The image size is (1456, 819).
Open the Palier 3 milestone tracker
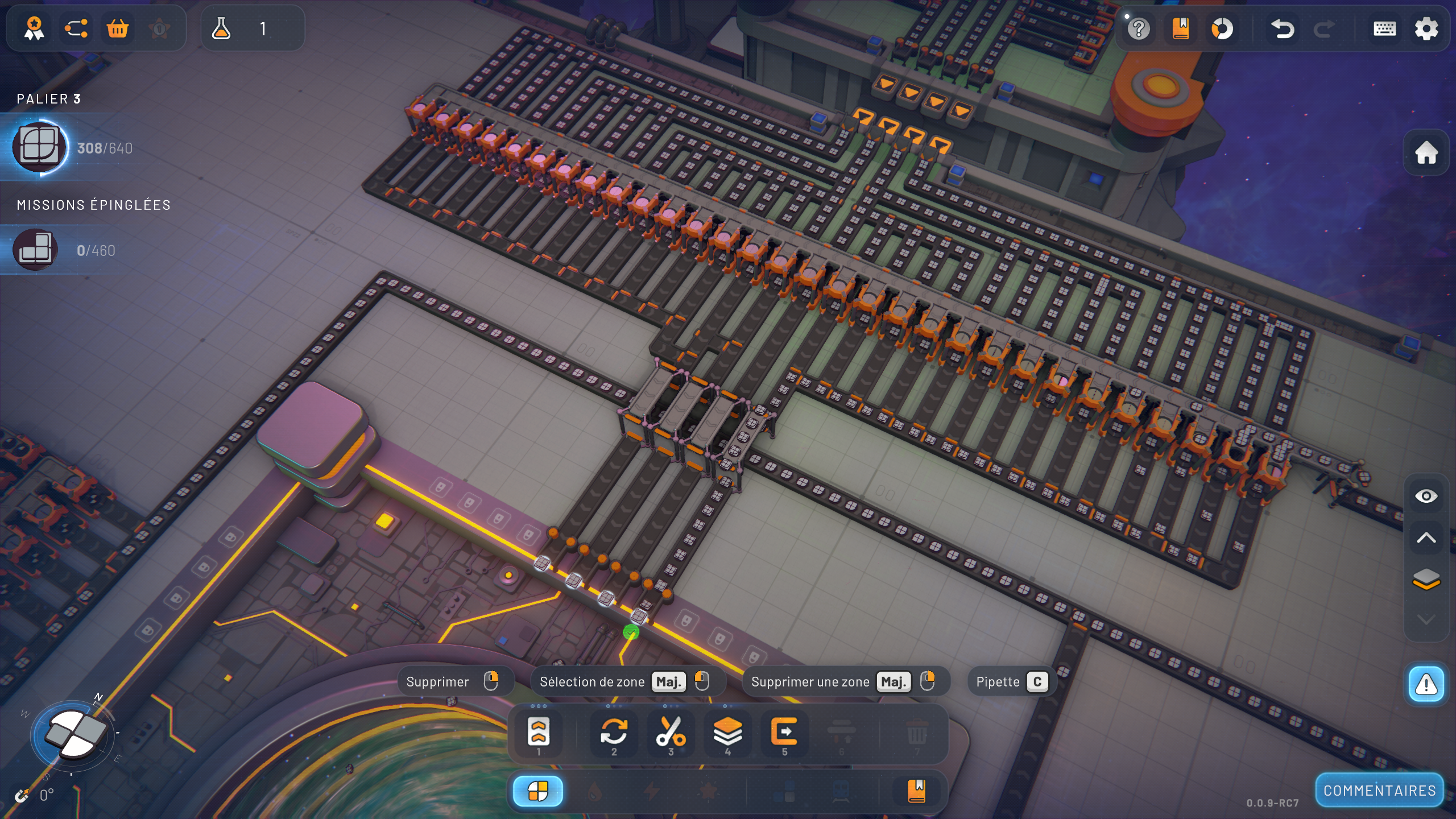point(41,148)
